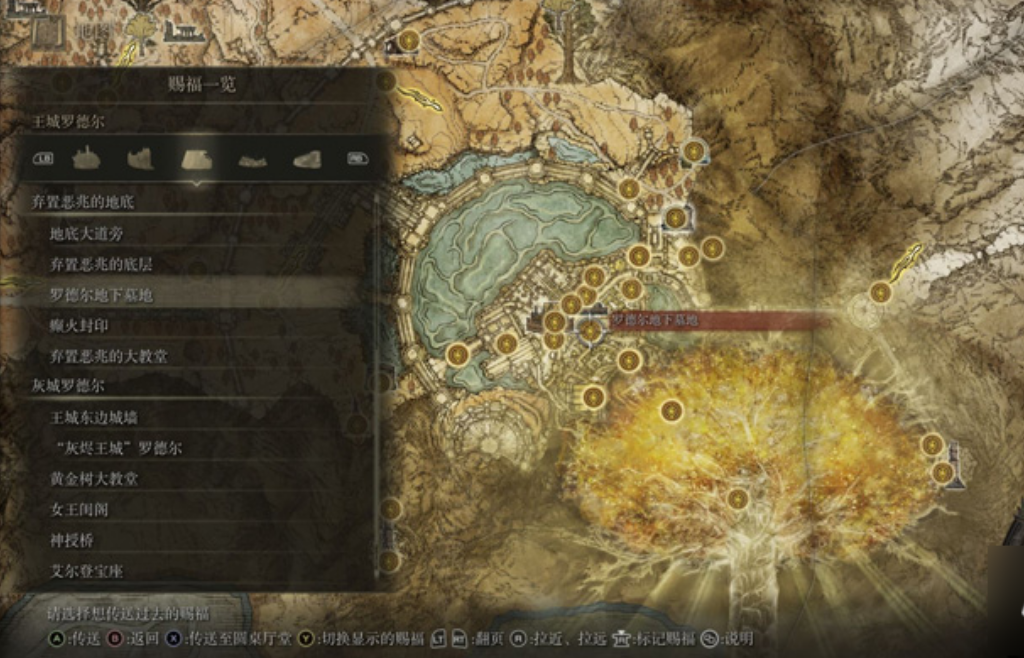Choose the "灰烬王城"罗德尔 grace entry
Image resolution: width=1024 pixels, height=658 pixels.
pos(116,447)
